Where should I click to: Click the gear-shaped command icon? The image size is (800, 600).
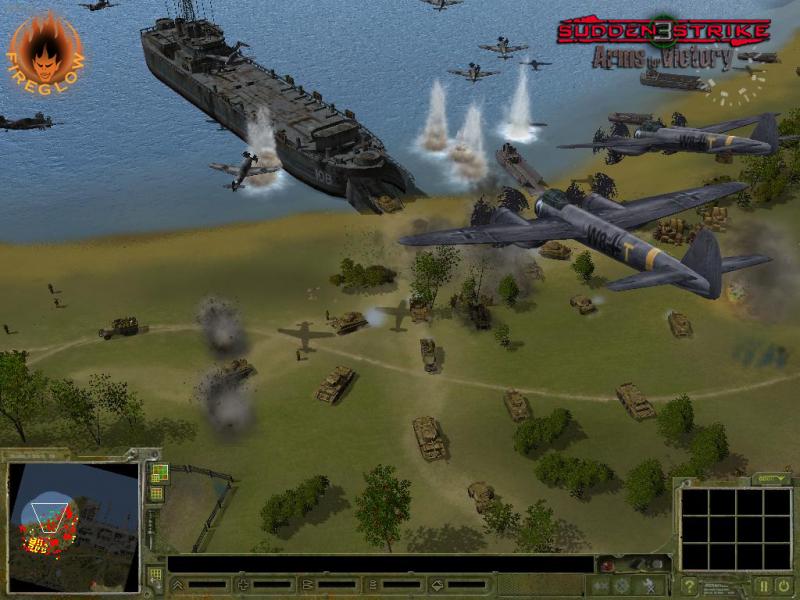622,585
